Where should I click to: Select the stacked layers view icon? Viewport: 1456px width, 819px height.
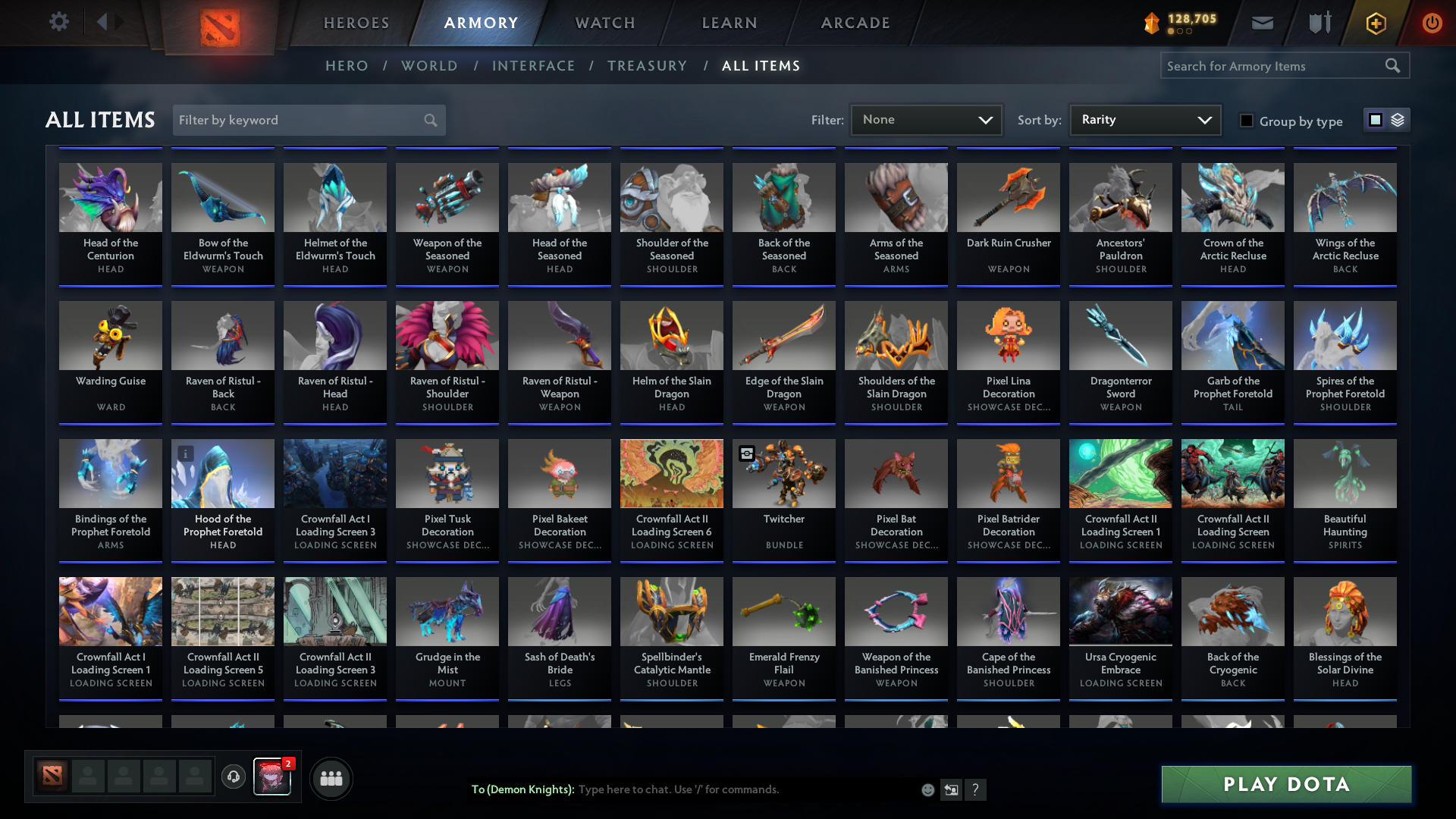coord(1398,120)
